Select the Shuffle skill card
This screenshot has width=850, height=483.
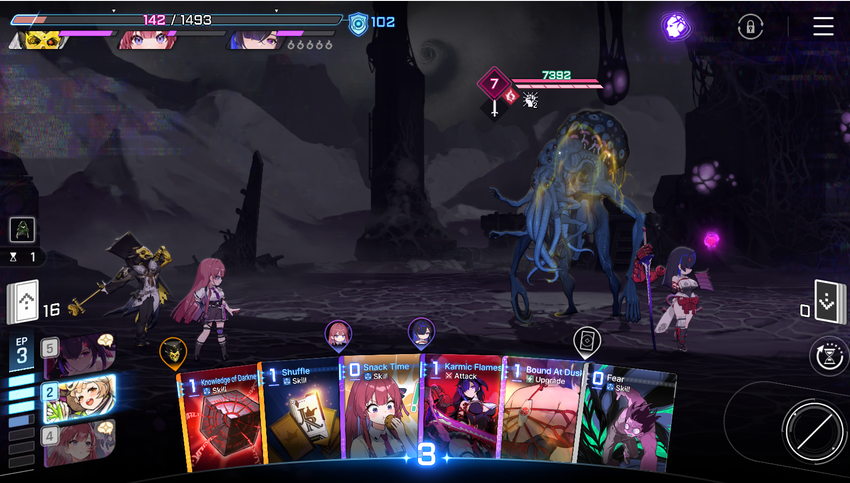pyautogui.click(x=298, y=415)
